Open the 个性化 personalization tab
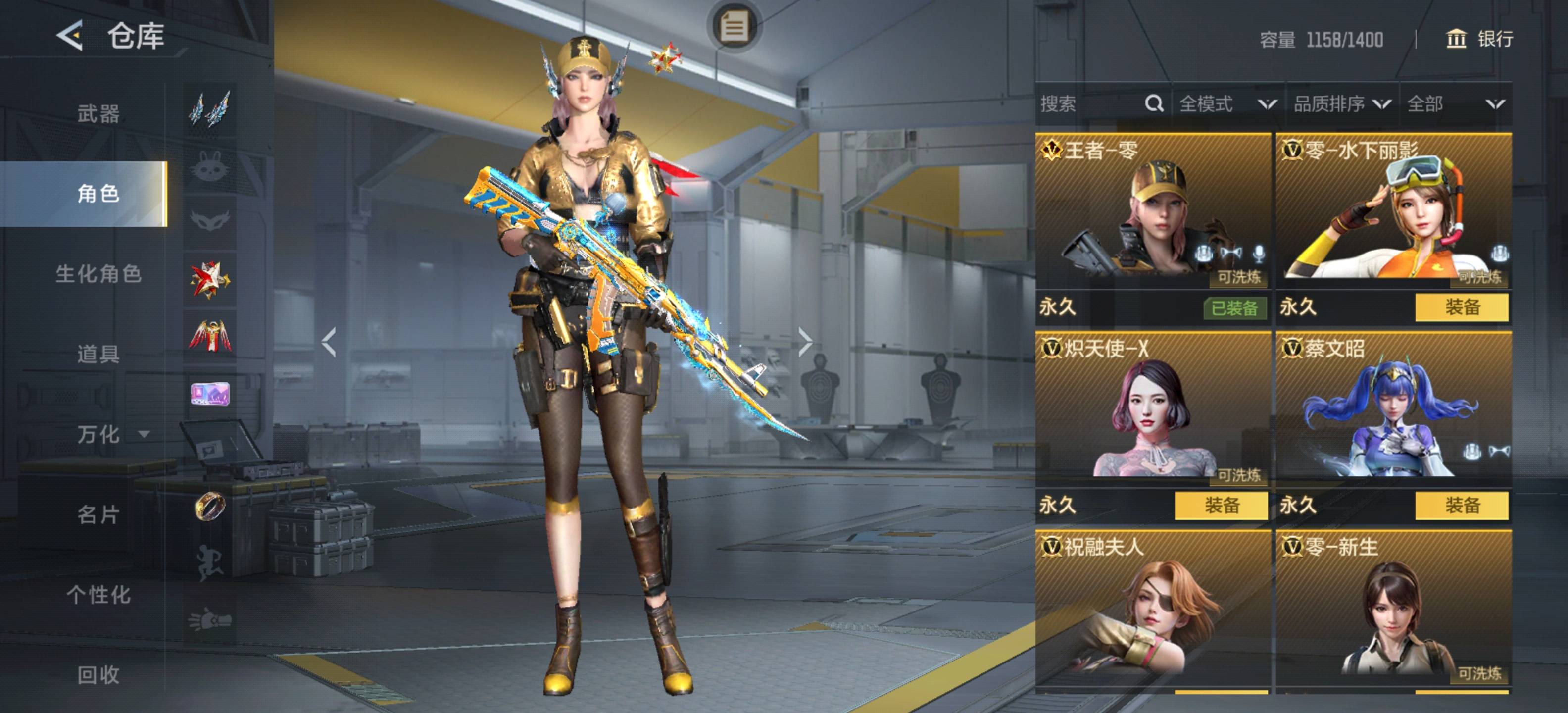Screen dimensions: 1568x713 (x=98, y=594)
